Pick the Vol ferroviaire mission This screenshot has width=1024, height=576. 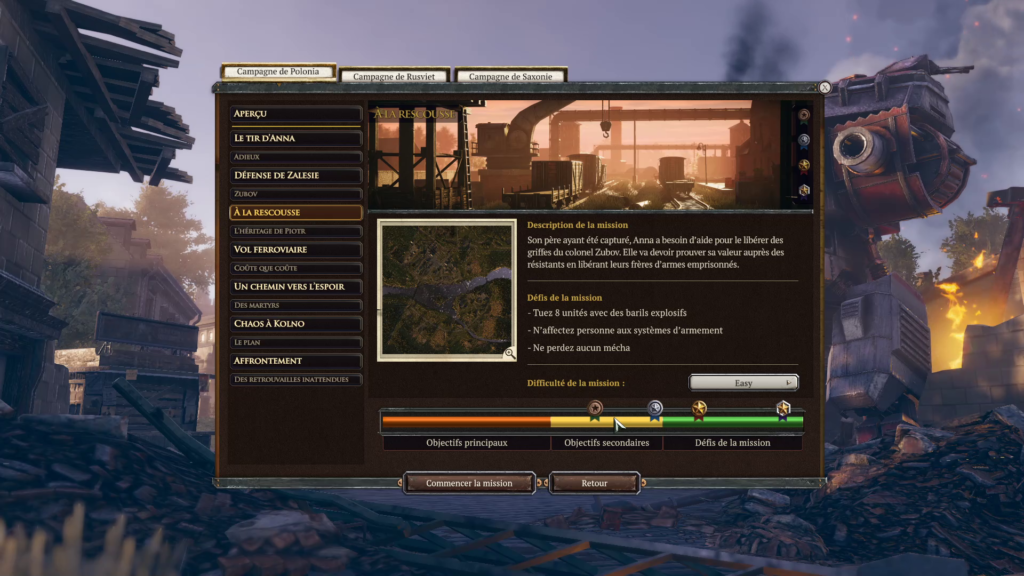pyautogui.click(x=295, y=249)
